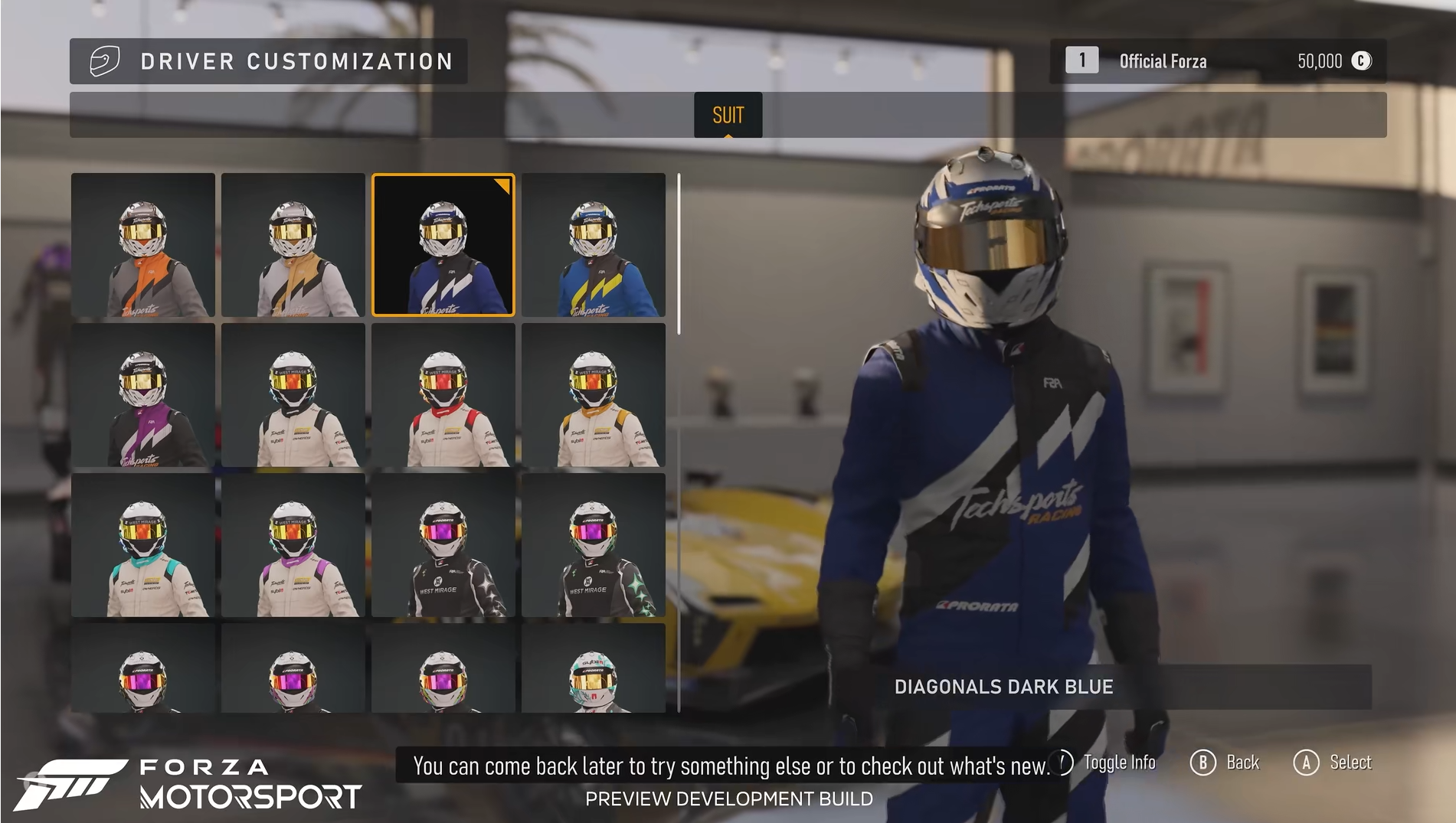Pick the partially visible teal helmet suit

(594, 668)
